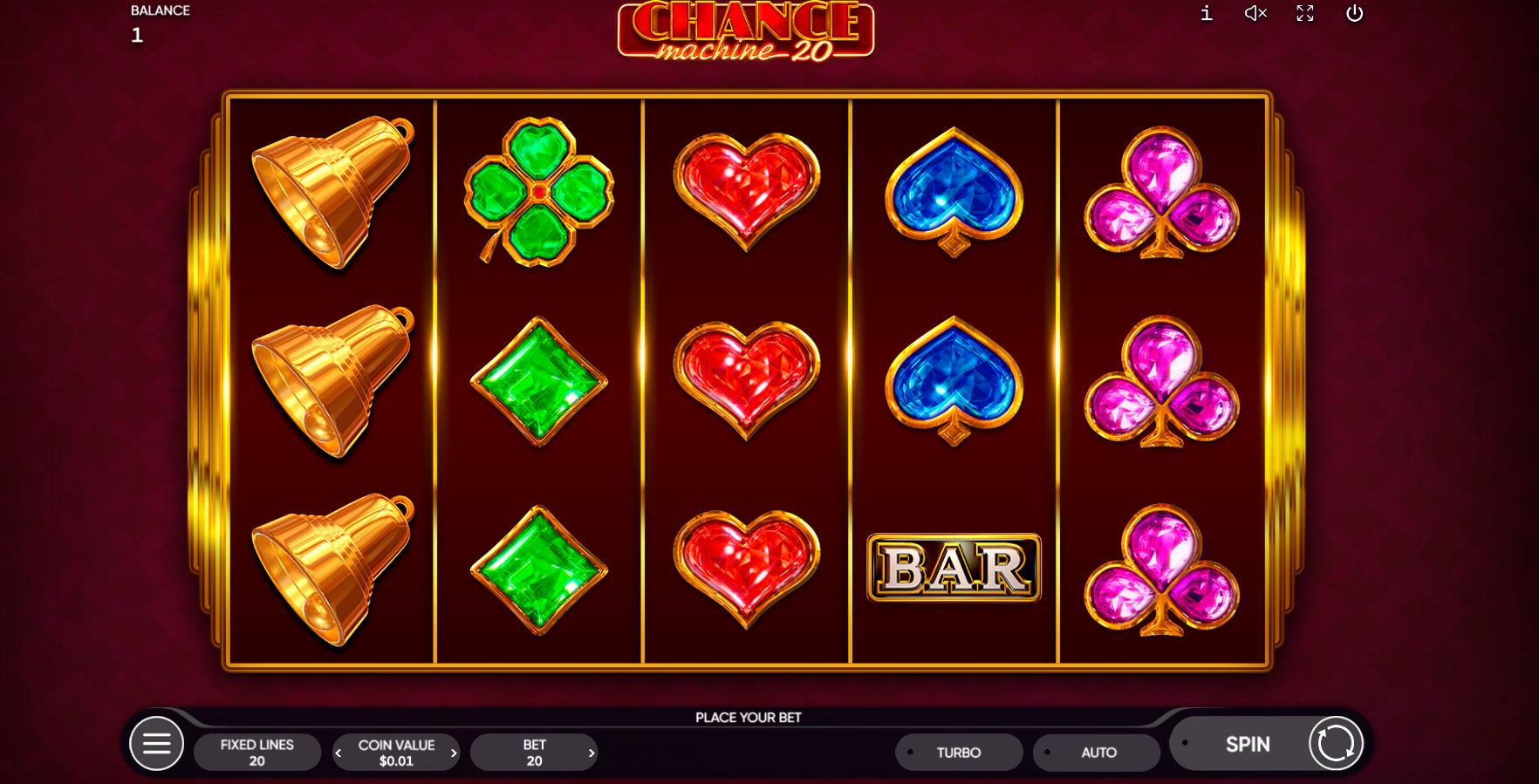Toggle sound off with the speaker icon

[x=1255, y=13]
